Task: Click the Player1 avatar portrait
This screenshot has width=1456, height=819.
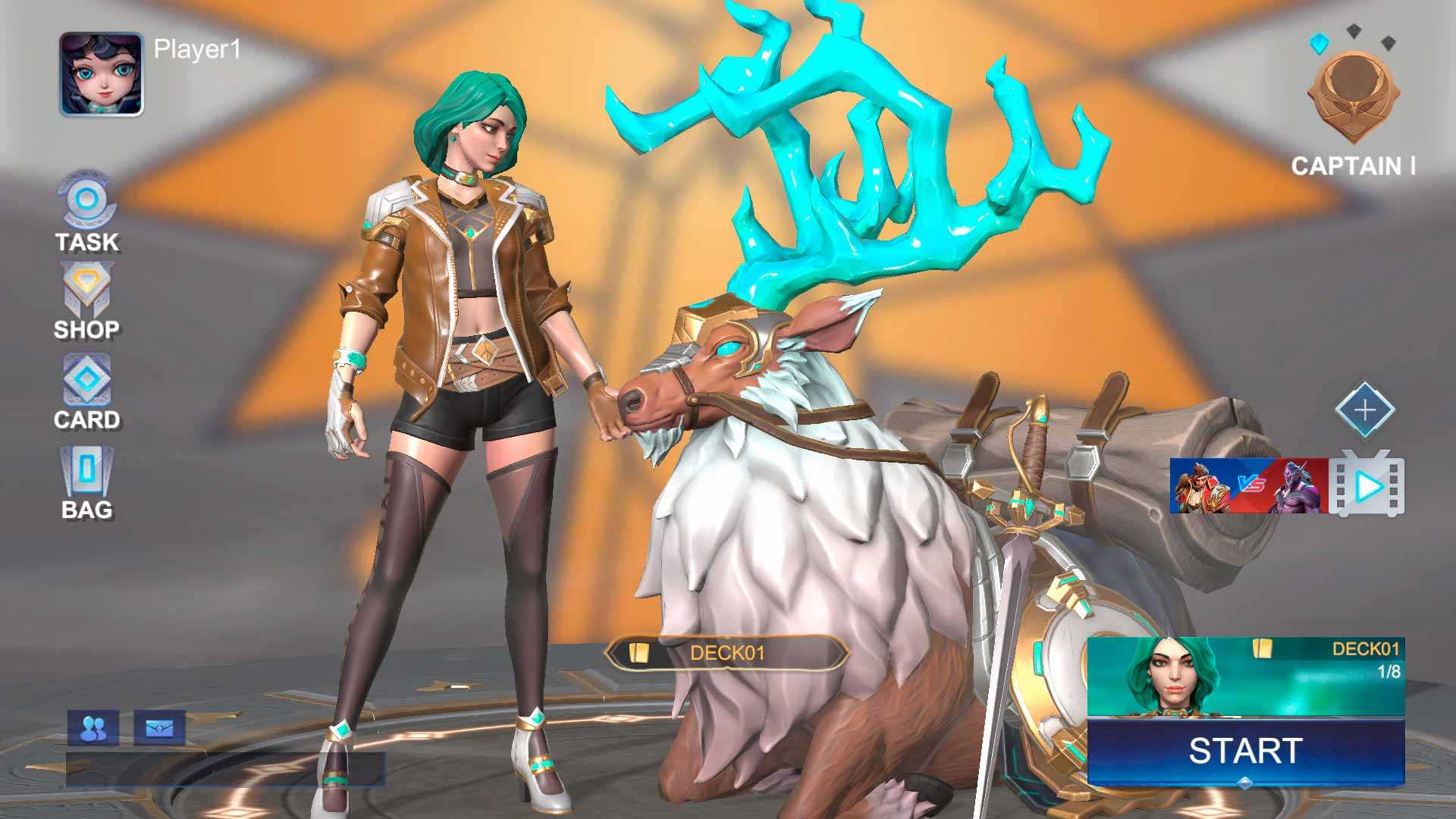Action: pos(101,74)
